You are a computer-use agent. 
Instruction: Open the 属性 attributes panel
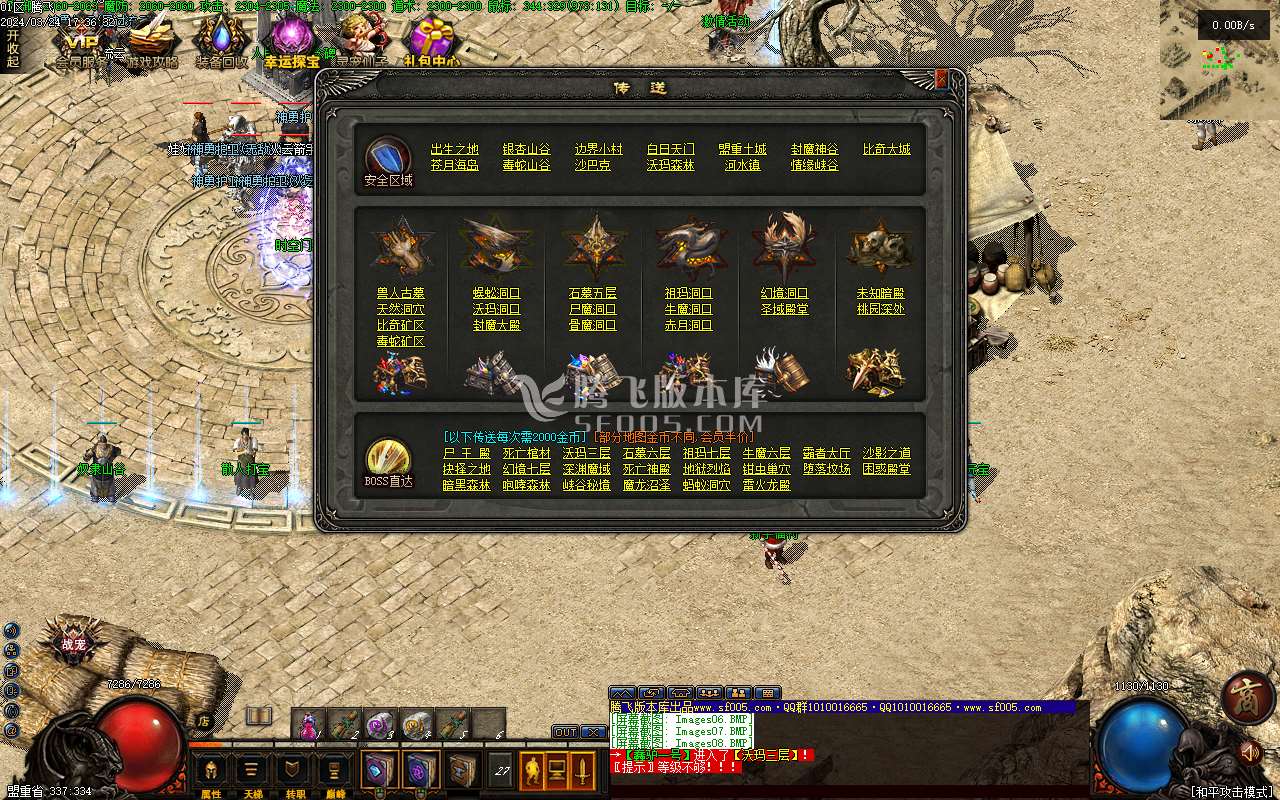tap(211, 772)
